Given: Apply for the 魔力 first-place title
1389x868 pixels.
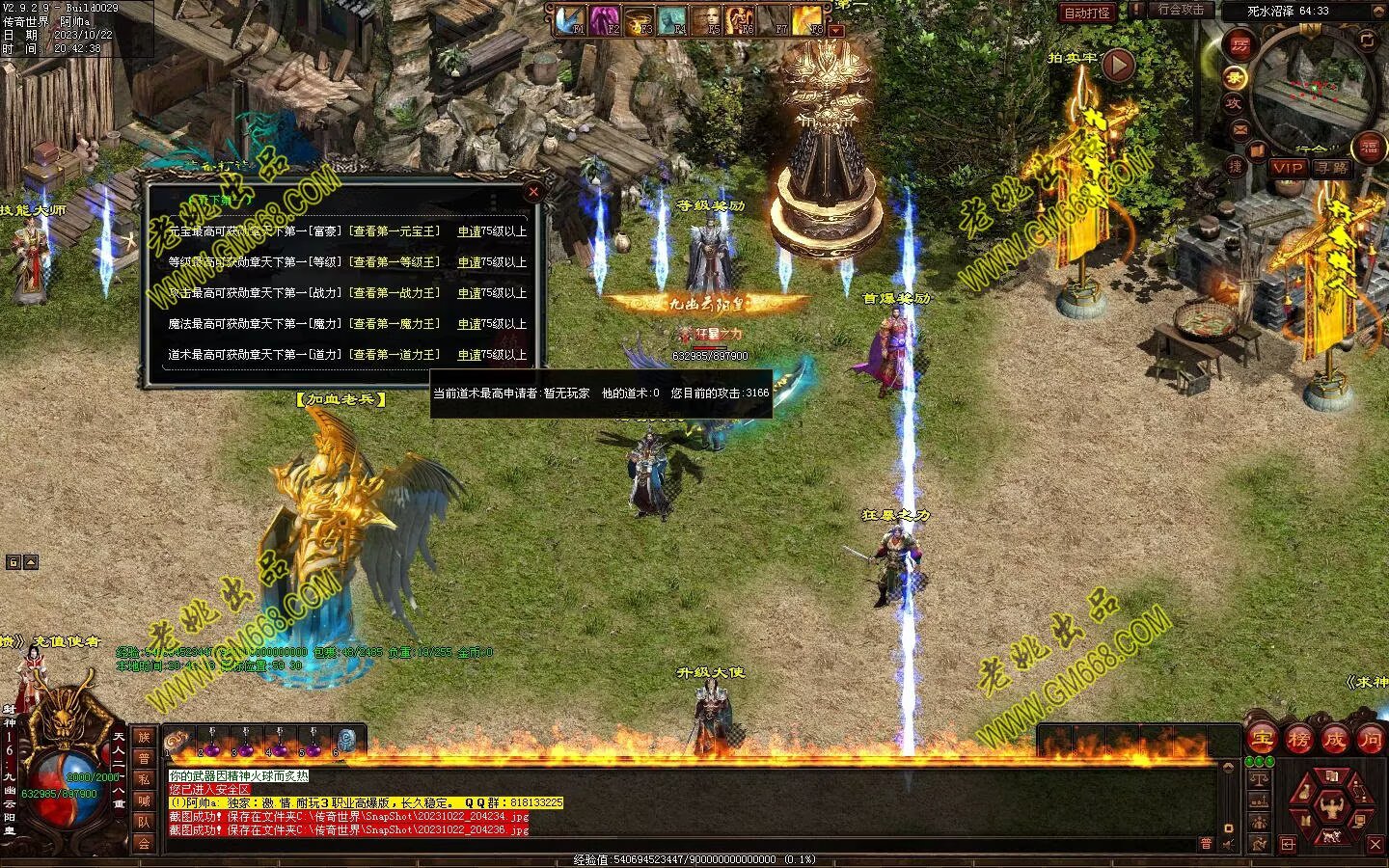Looking at the screenshot, I should pyautogui.click(x=469, y=324).
